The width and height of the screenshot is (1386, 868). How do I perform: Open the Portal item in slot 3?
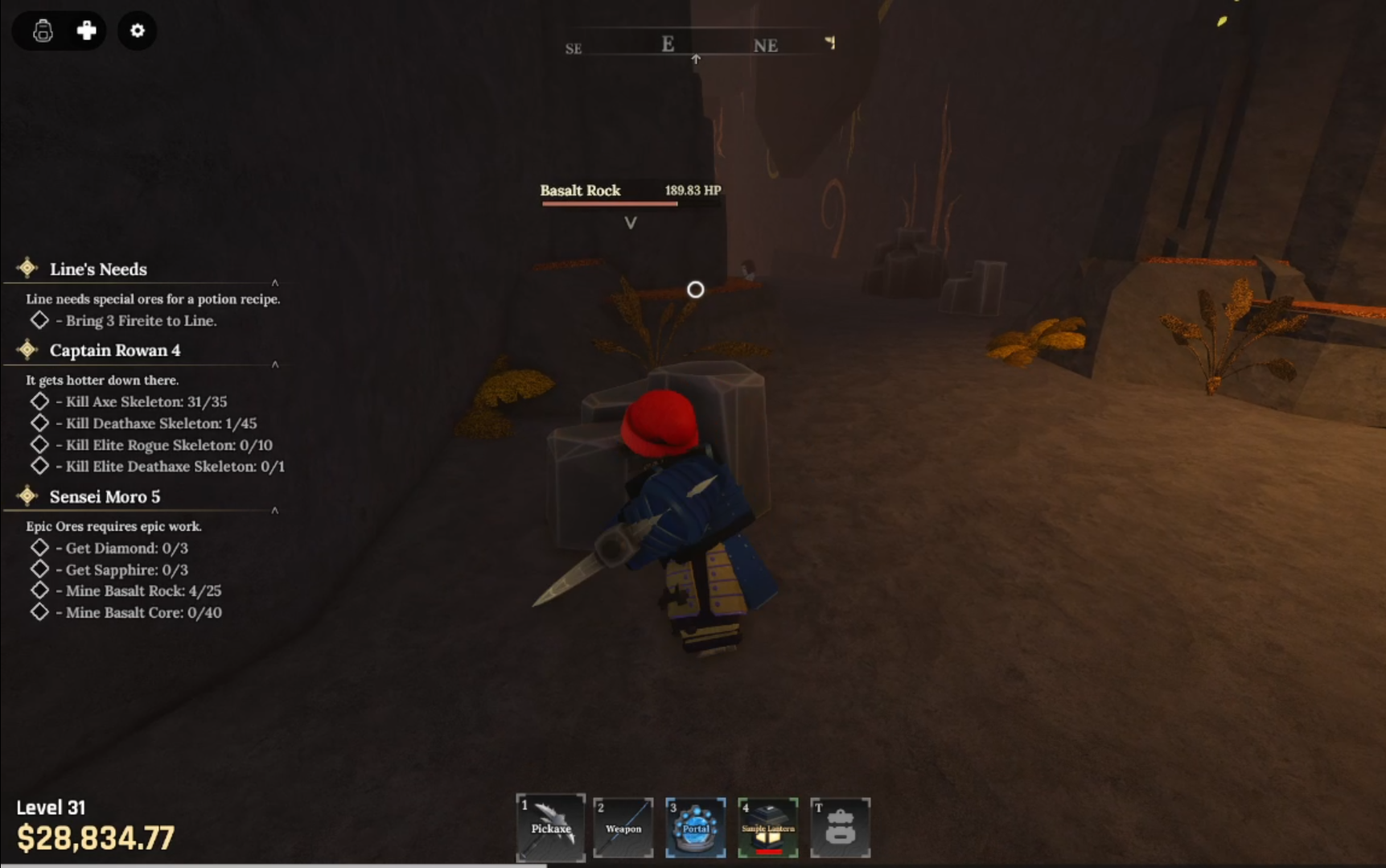695,827
